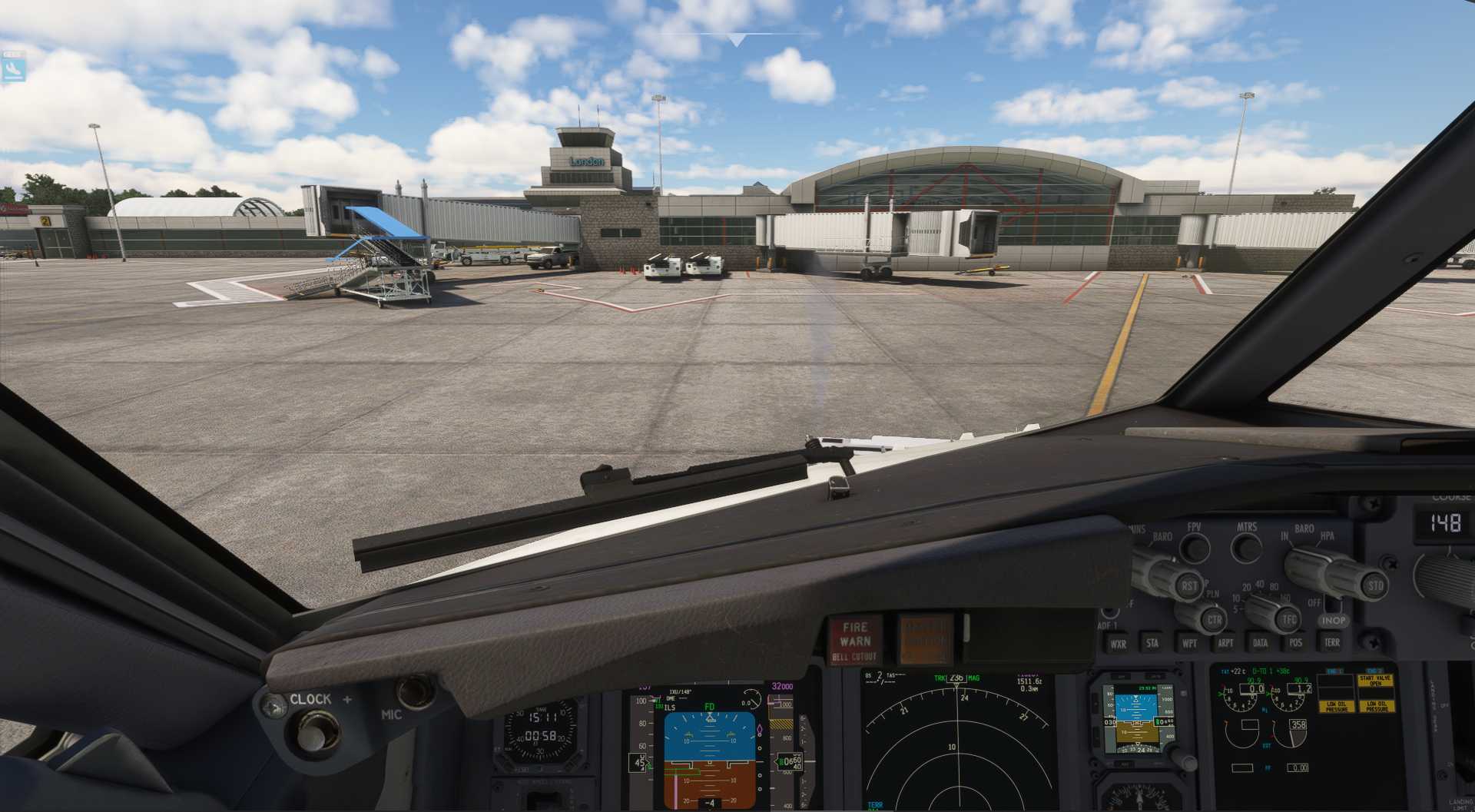Click the MIC push-to-talk button

tap(416, 691)
